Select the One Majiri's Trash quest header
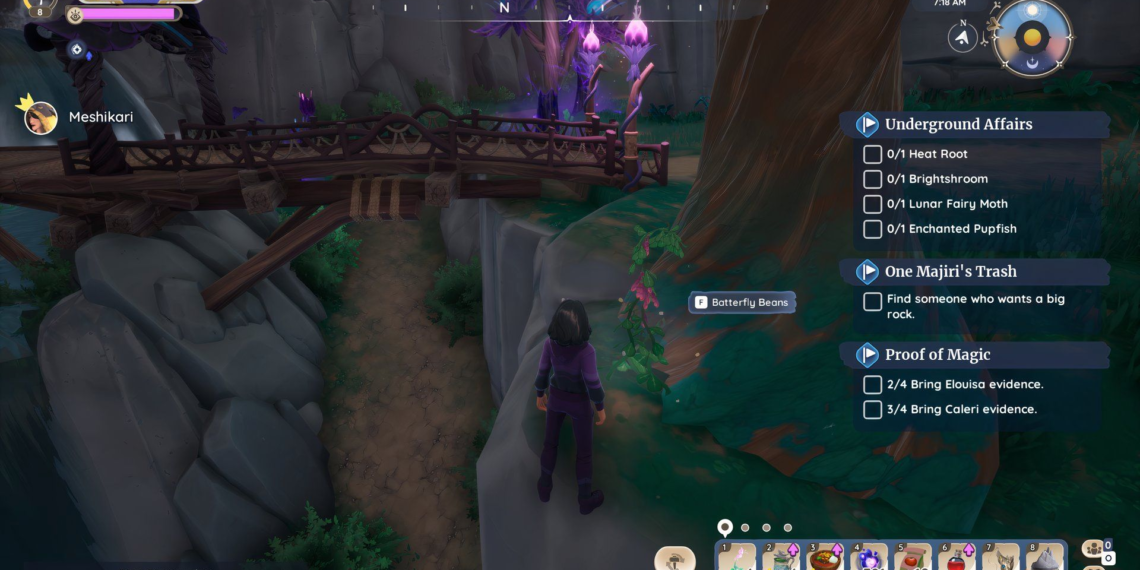This screenshot has width=1140, height=570. 950,272
